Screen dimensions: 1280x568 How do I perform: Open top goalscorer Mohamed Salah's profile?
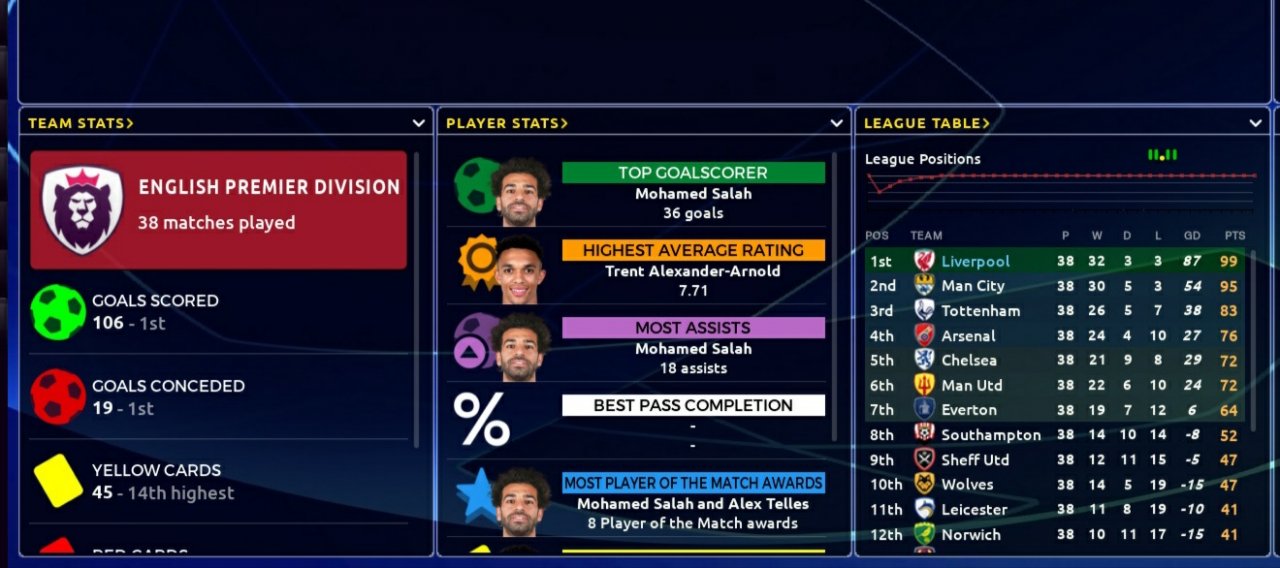tap(693, 194)
